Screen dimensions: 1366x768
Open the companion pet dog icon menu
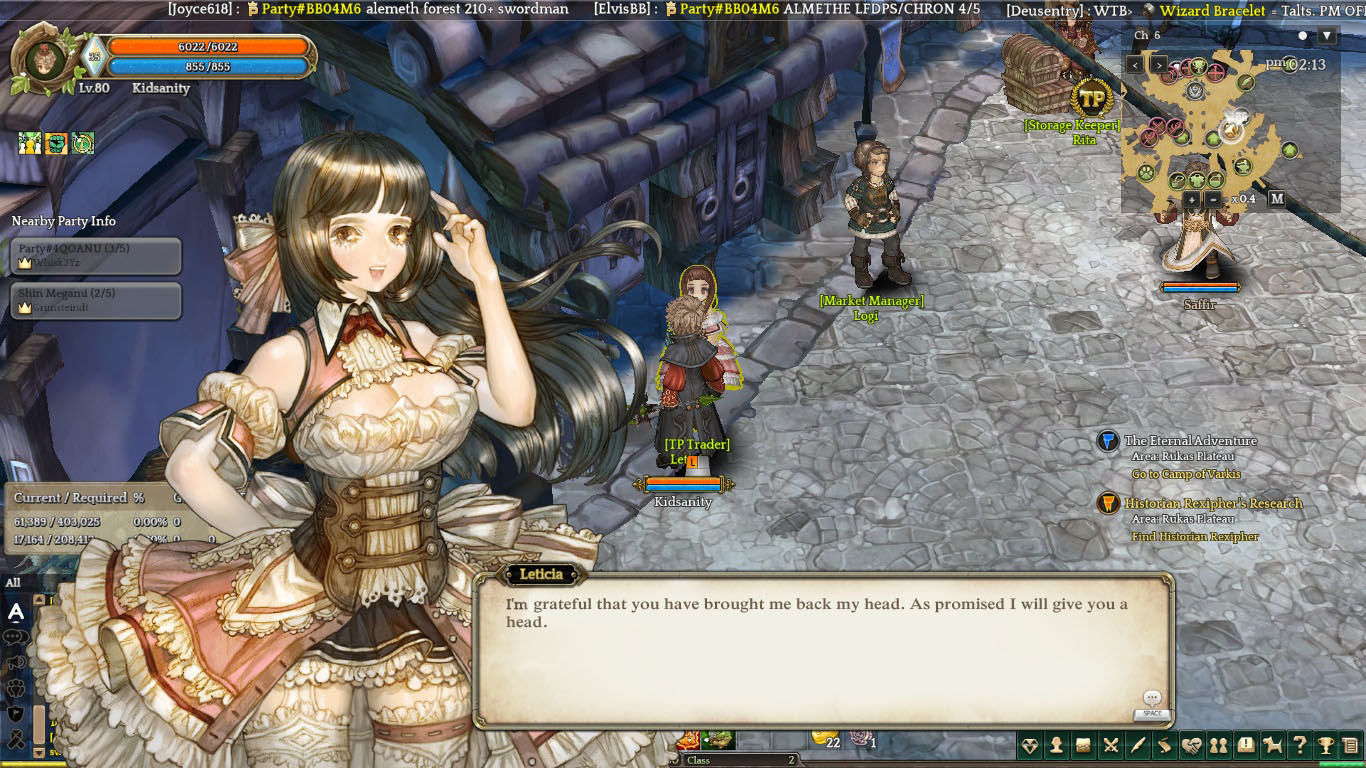(1272, 745)
